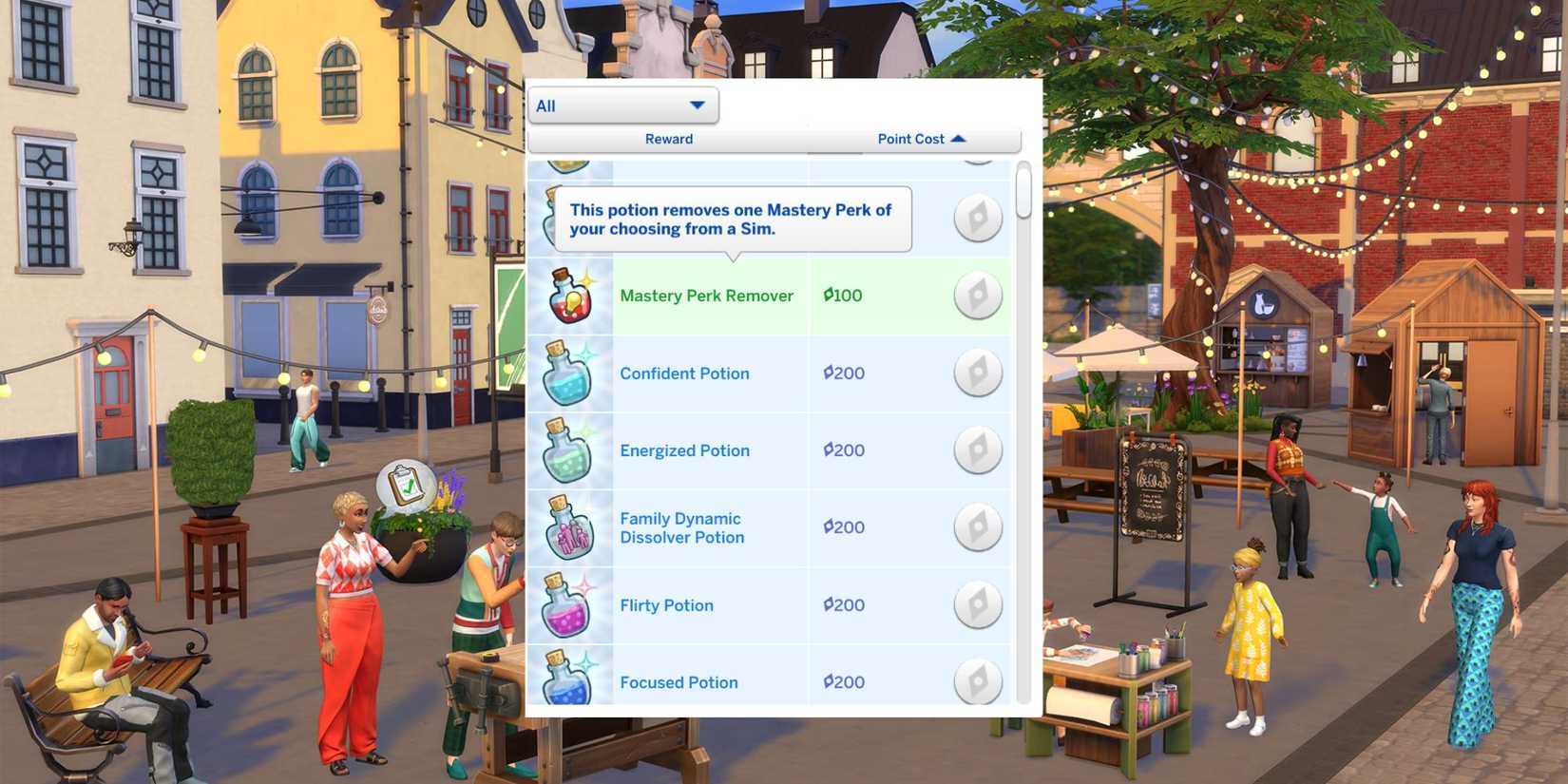
Task: Click the Mastery Perk Remover reward name
Action: click(x=706, y=296)
